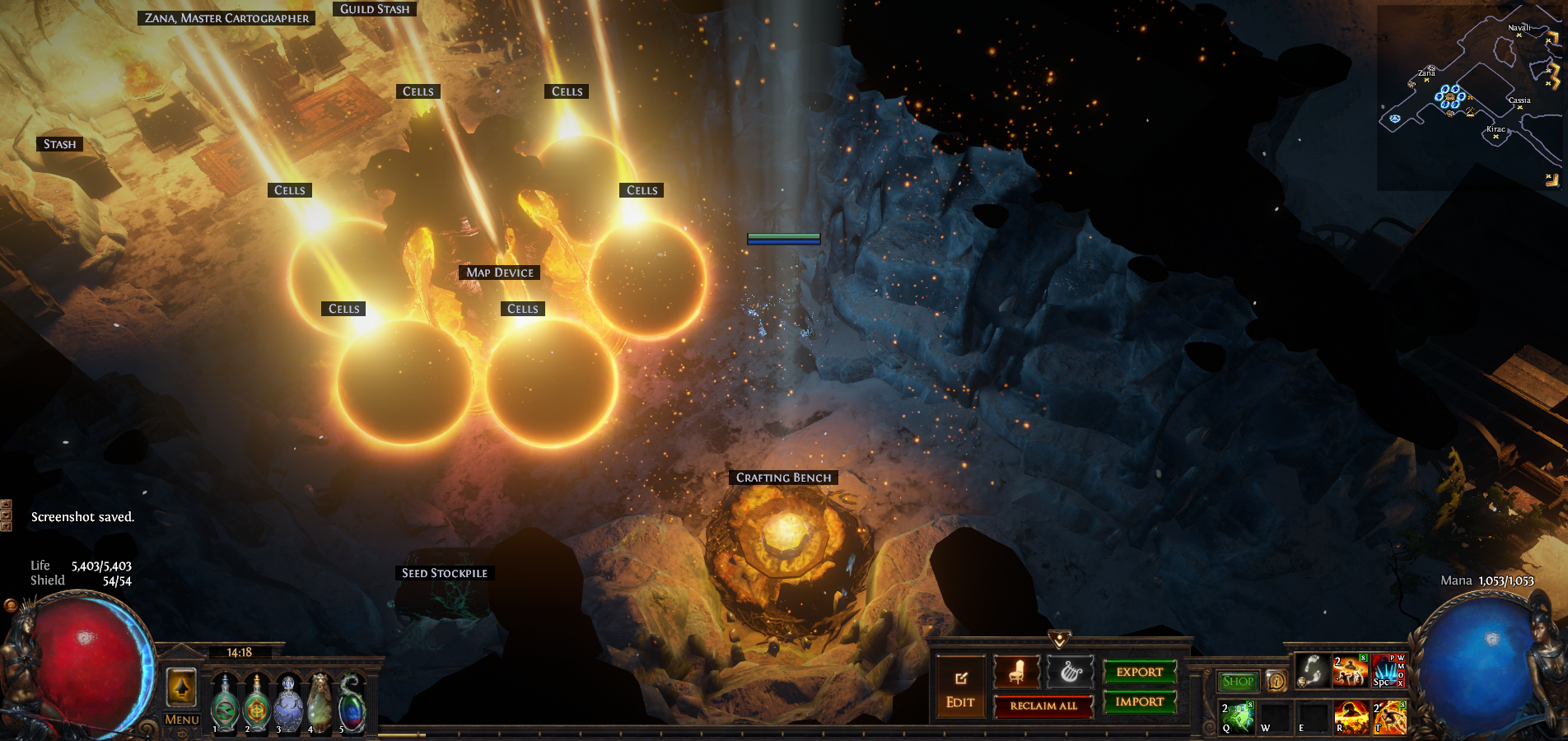Use the fiery skill bound to R
This screenshot has width=1568, height=741.
point(1351,716)
